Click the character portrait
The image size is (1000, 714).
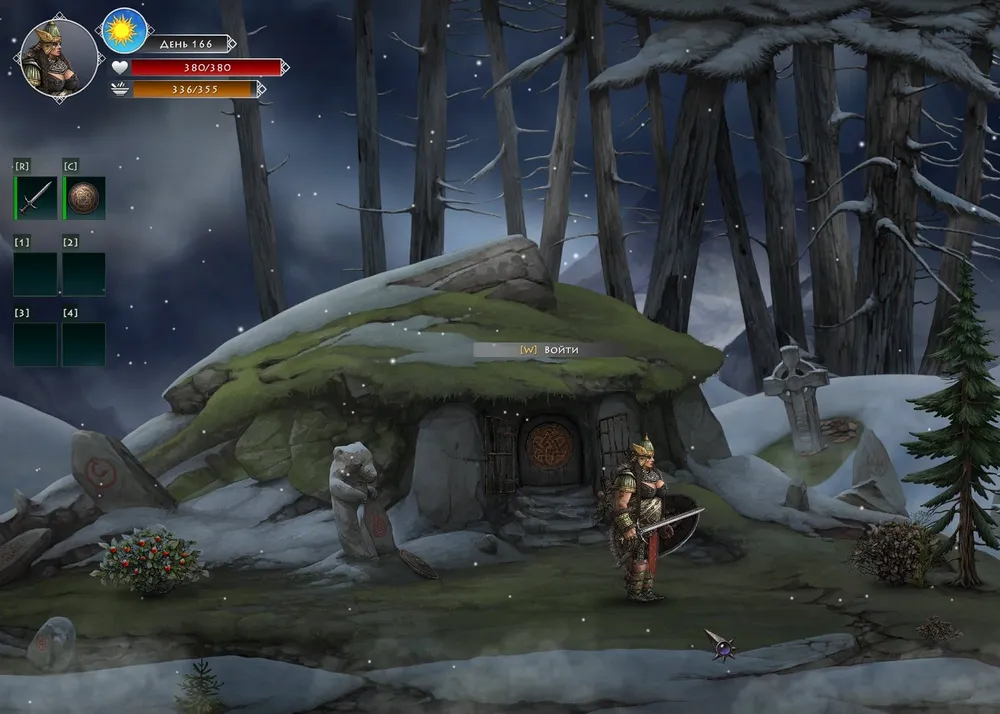(x=59, y=59)
